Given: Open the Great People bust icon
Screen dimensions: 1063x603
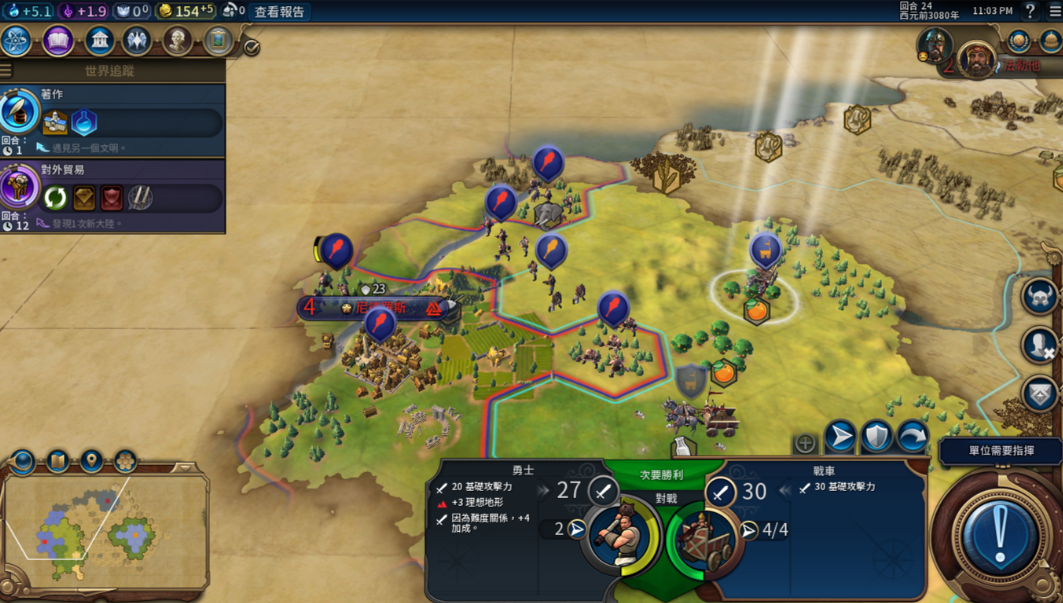Looking at the screenshot, I should tap(178, 41).
